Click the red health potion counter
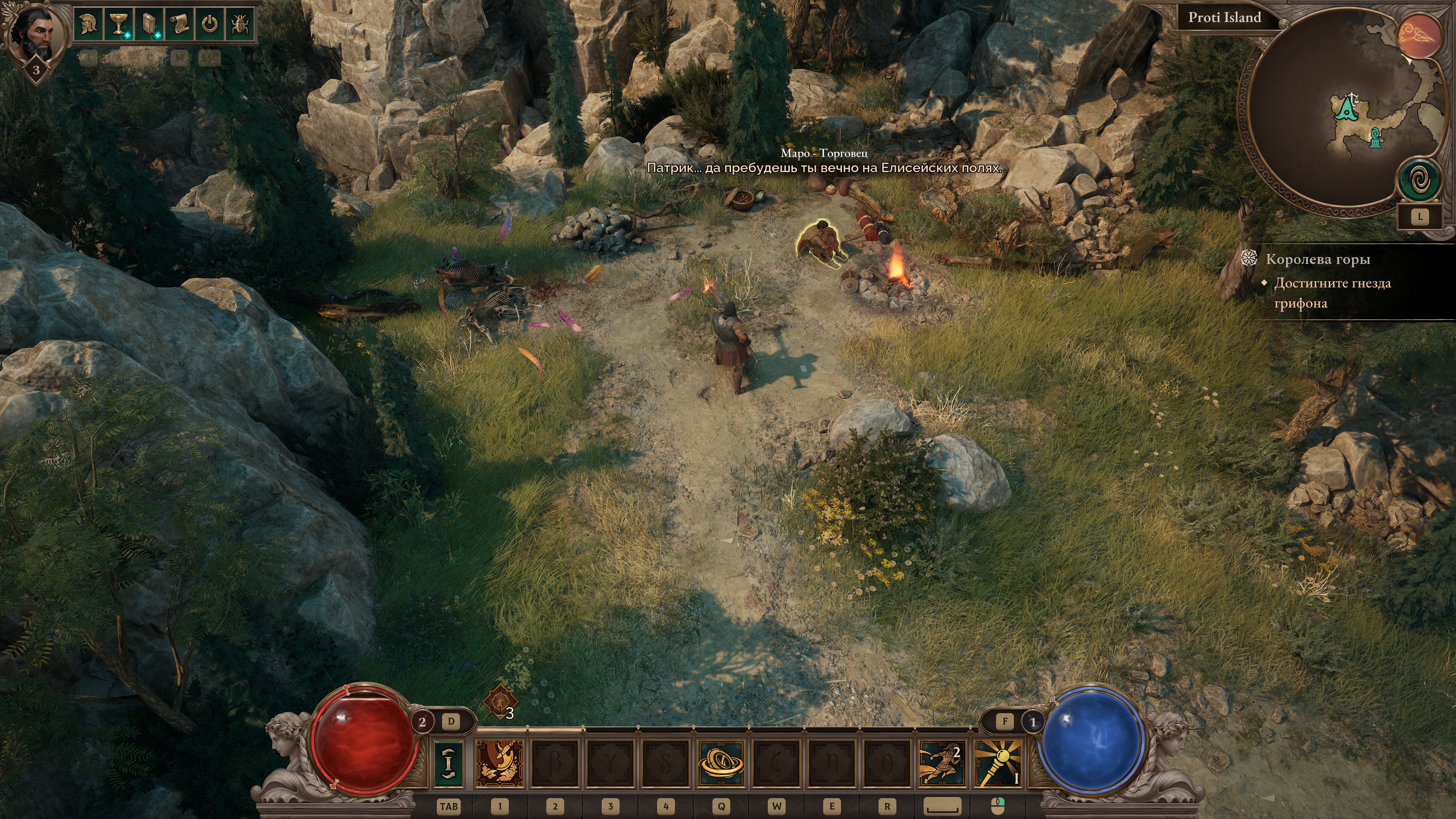 [422, 722]
